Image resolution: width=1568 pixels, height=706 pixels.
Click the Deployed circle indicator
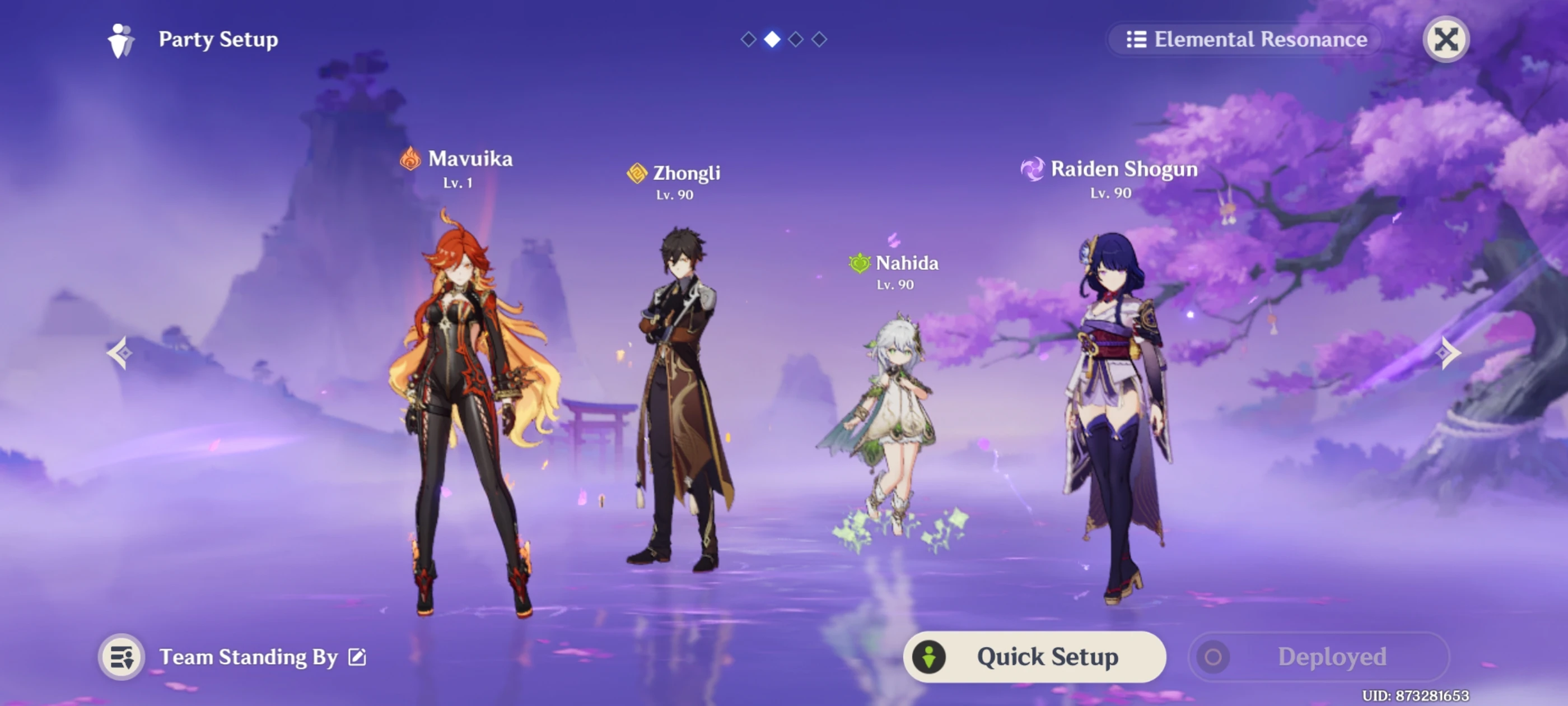(x=1213, y=657)
